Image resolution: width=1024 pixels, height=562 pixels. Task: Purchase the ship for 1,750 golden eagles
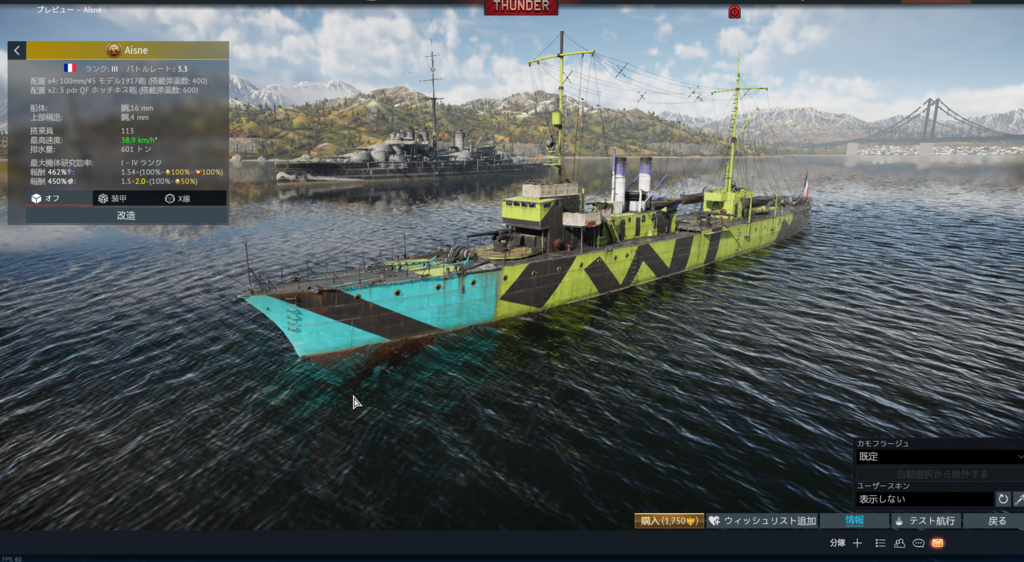tap(668, 521)
